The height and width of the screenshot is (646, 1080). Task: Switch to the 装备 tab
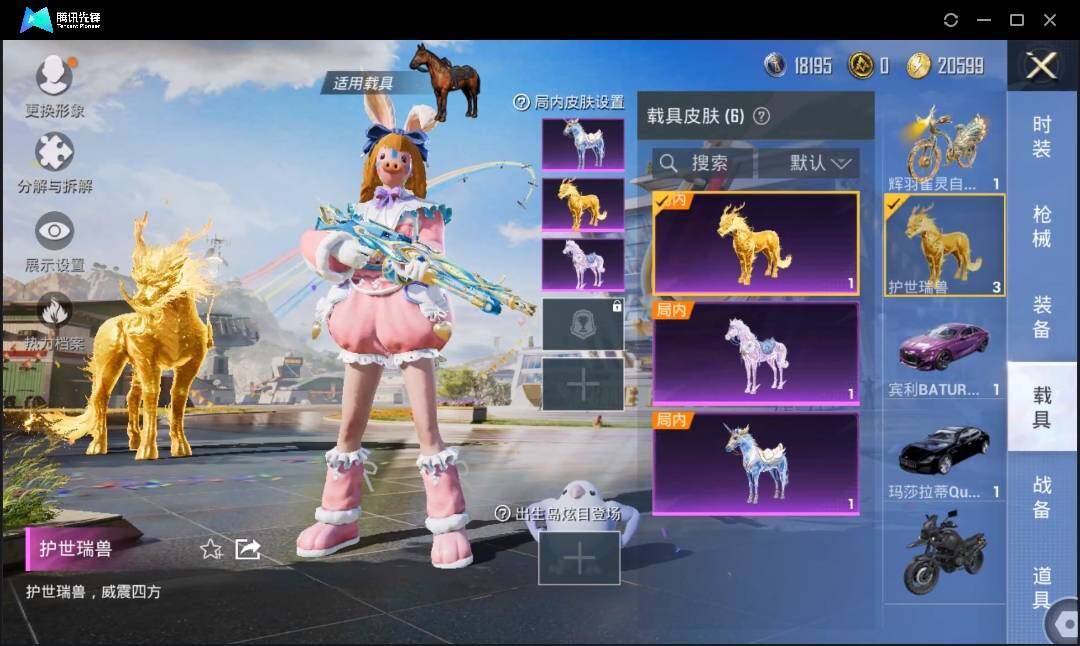tap(1042, 317)
